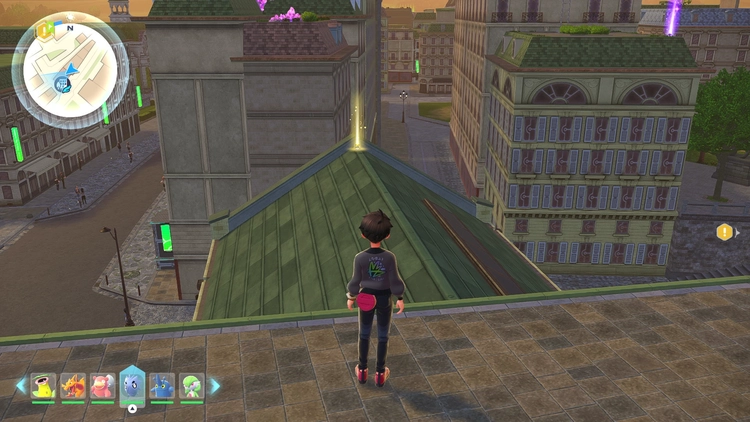Click the left arrow of the party bar
The height and width of the screenshot is (422, 750).
pyautogui.click(x=20, y=386)
